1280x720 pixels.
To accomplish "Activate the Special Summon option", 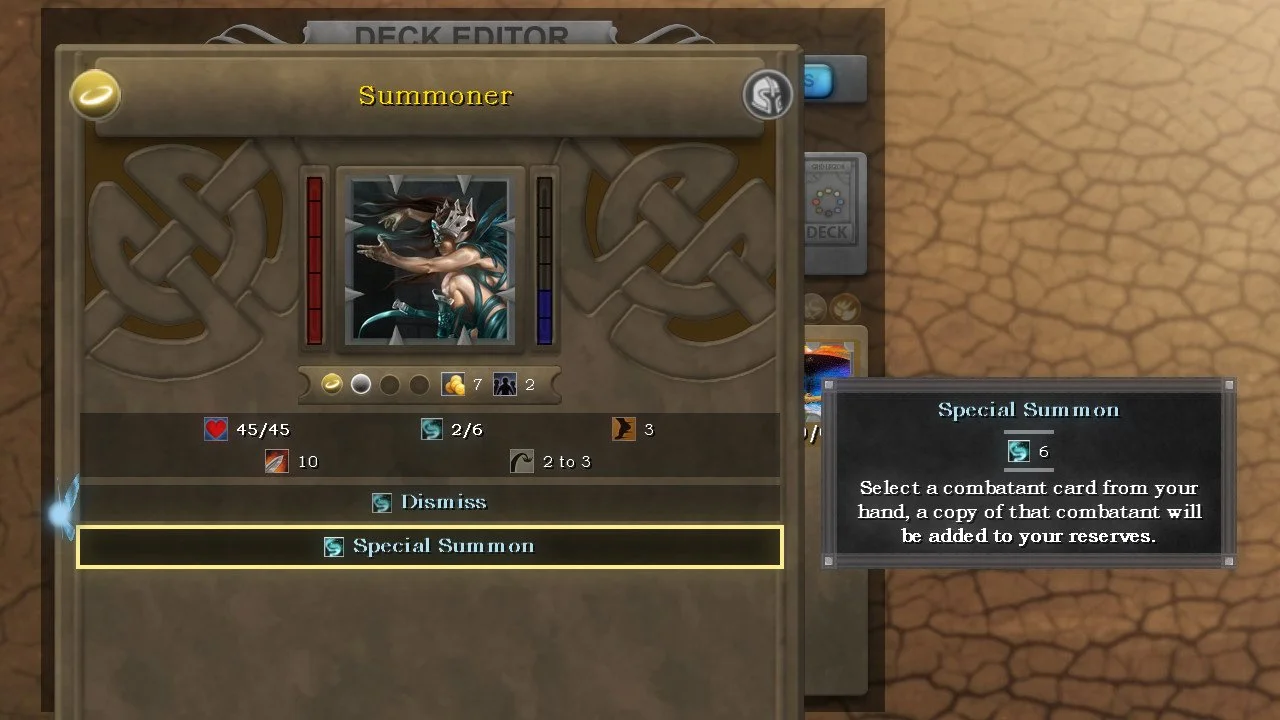I will tap(429, 547).
